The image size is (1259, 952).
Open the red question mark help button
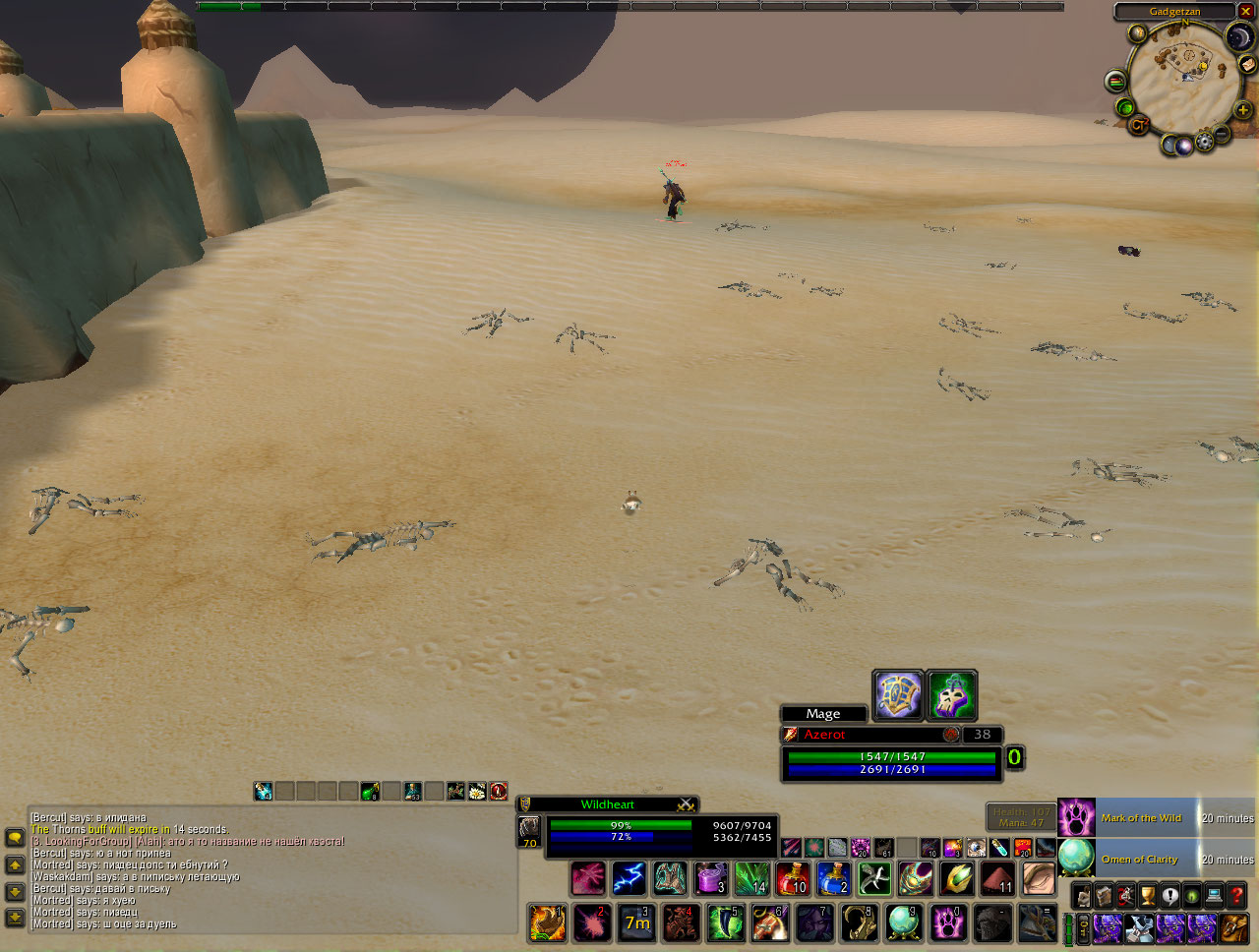click(x=1236, y=897)
